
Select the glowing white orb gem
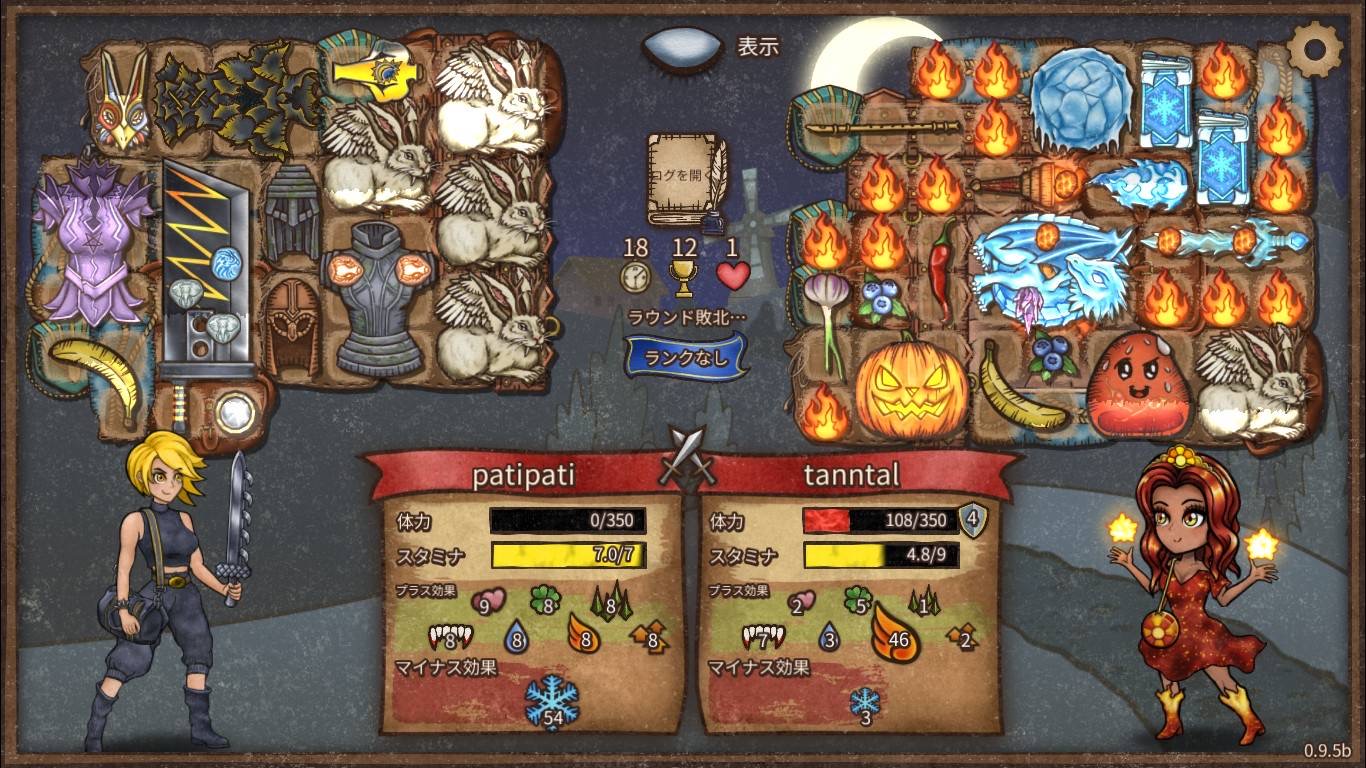pyautogui.click(x=234, y=412)
